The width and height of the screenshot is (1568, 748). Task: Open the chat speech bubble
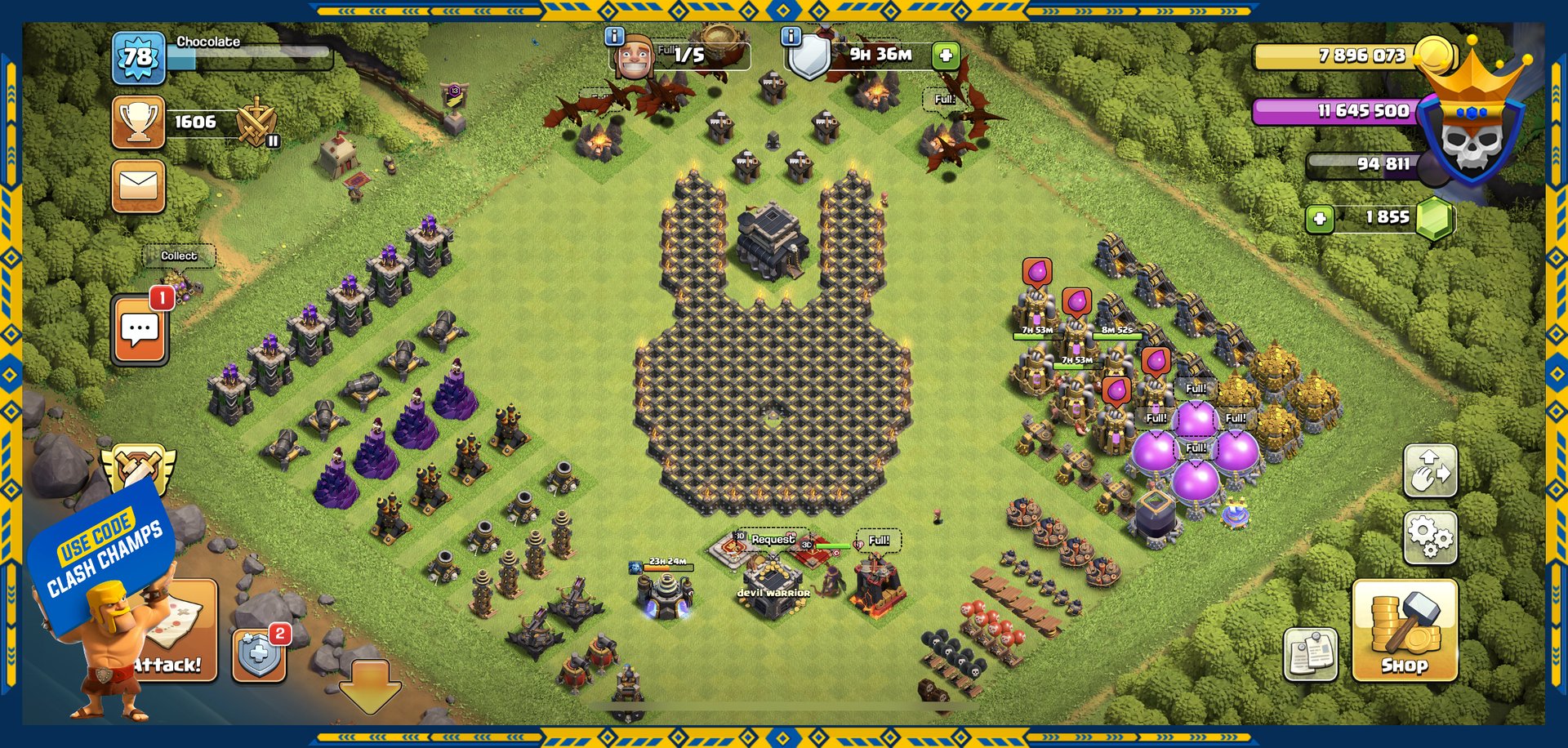click(x=140, y=329)
